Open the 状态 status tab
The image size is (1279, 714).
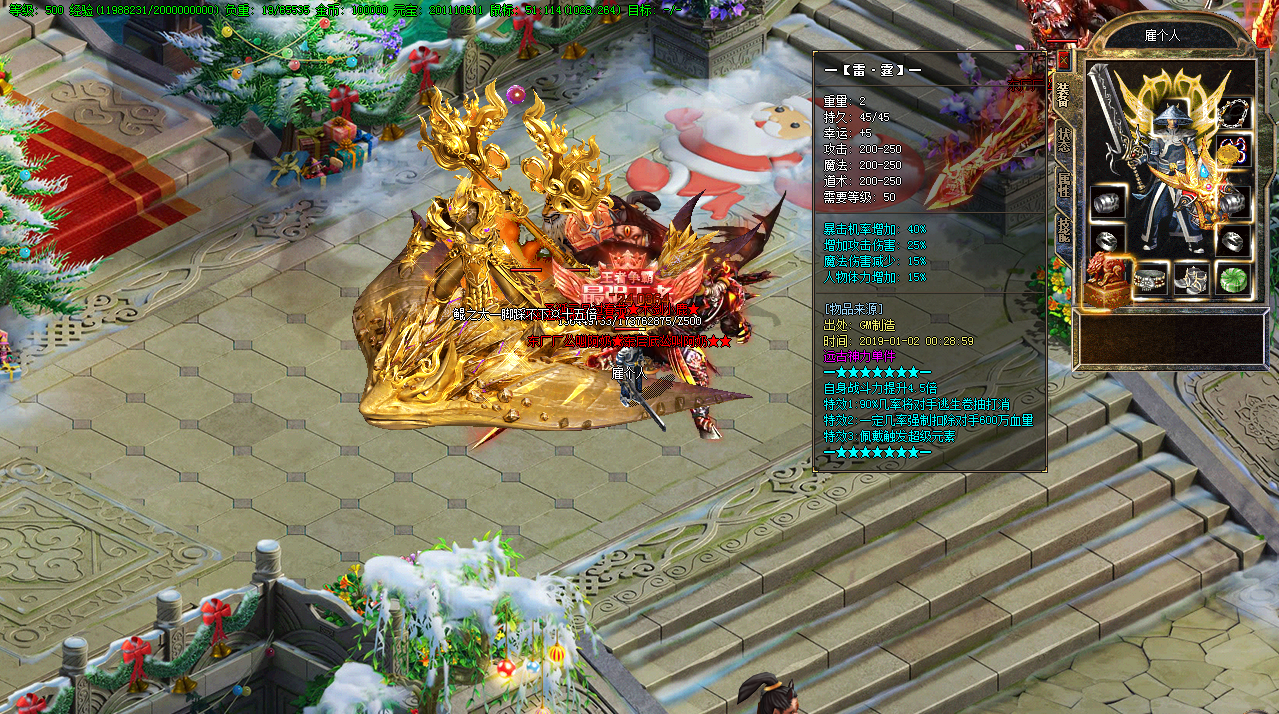coord(1063,141)
